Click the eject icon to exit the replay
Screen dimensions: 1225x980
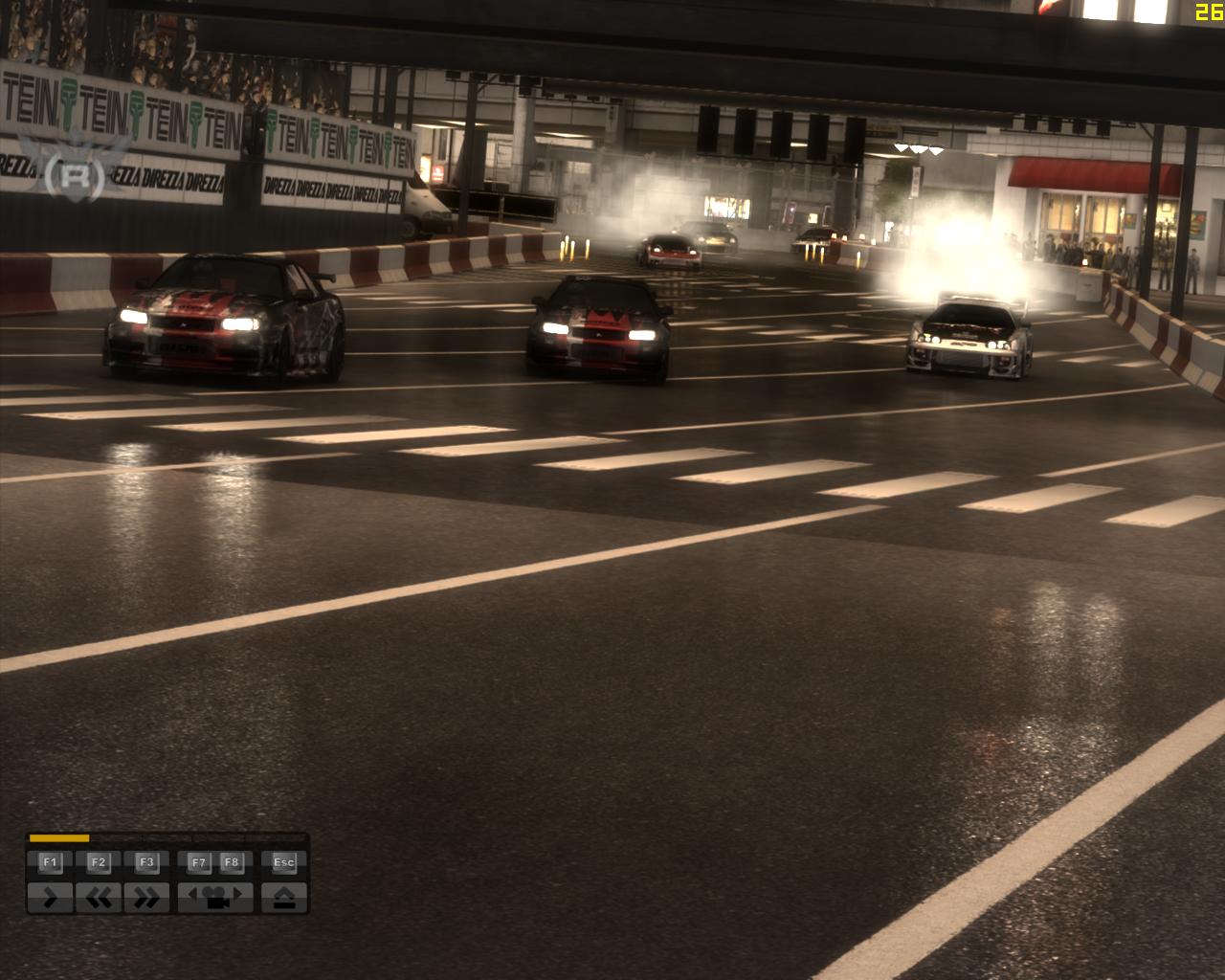(x=284, y=897)
